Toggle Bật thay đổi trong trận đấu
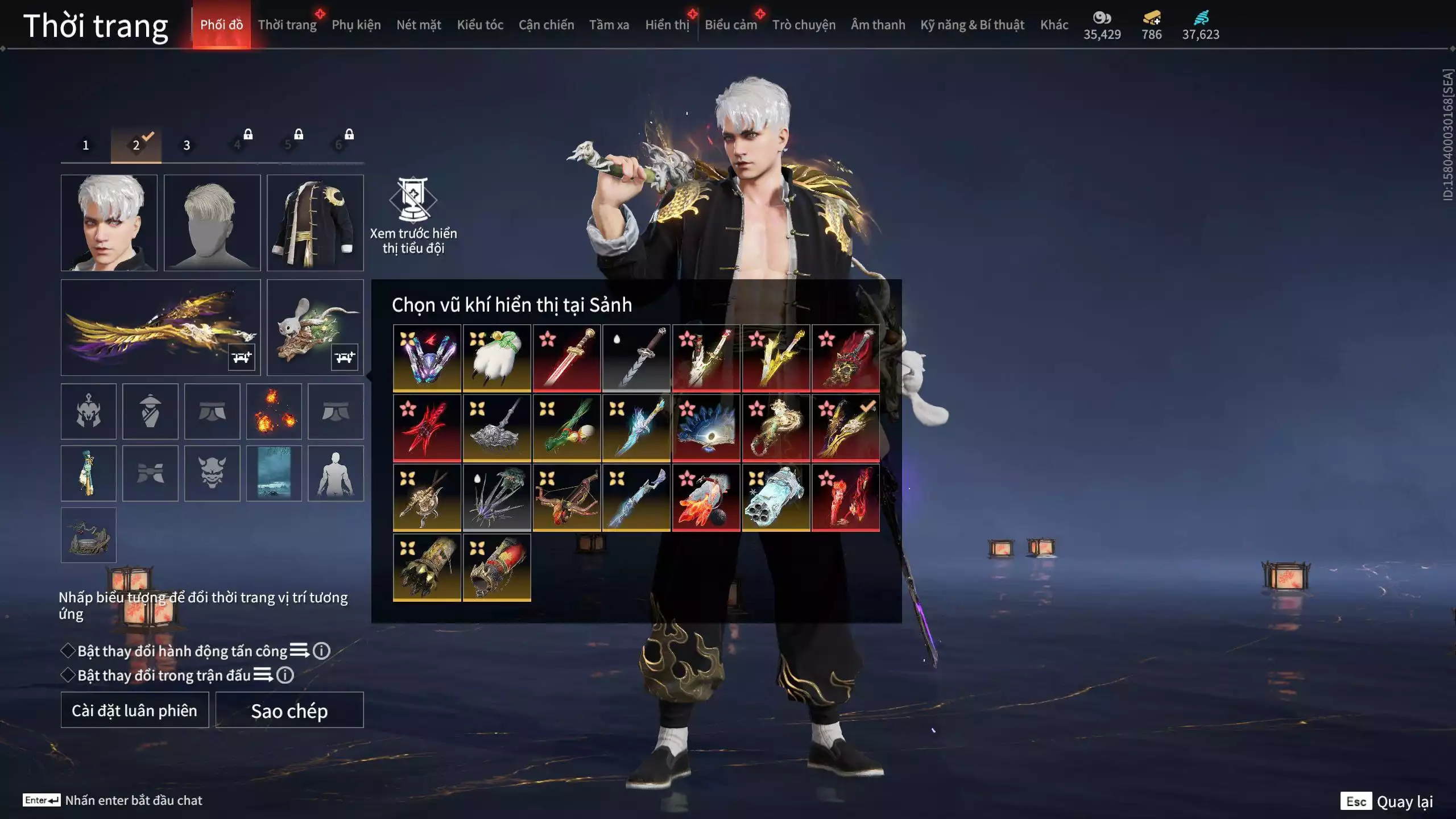Screen dimensions: 1456x819 68,675
